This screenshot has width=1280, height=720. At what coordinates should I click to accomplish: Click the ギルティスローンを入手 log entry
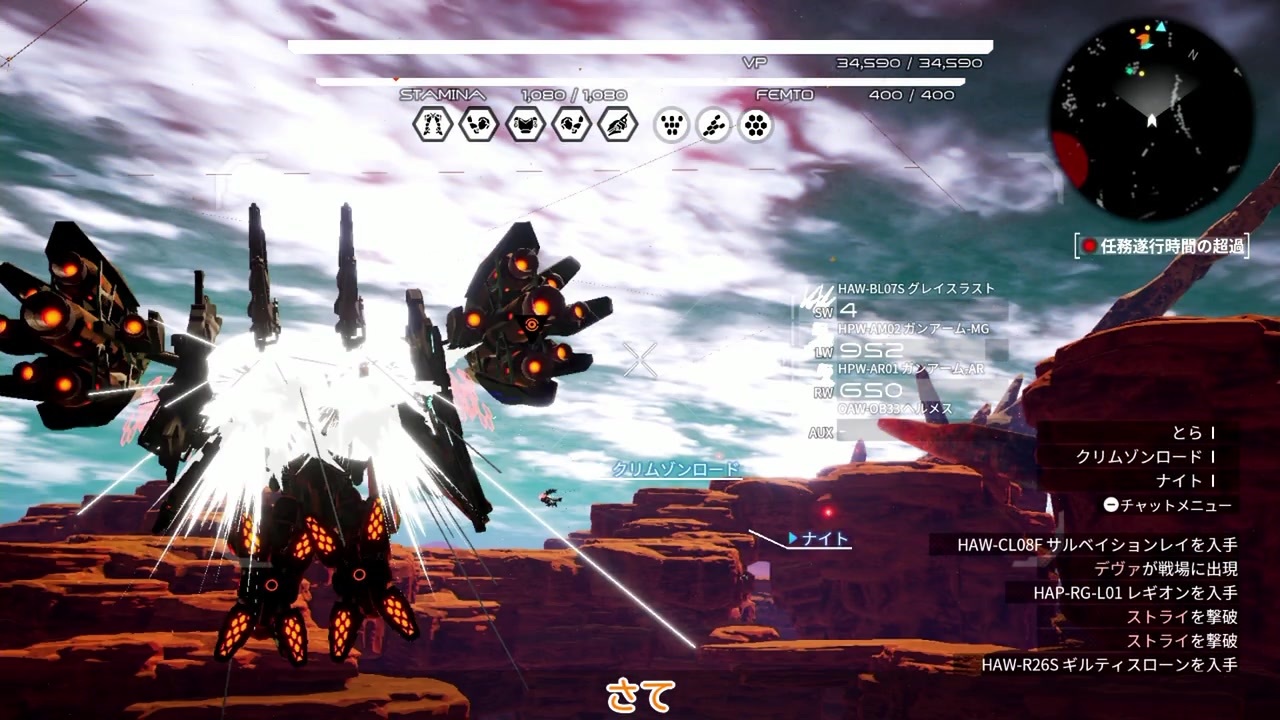(x=1109, y=665)
